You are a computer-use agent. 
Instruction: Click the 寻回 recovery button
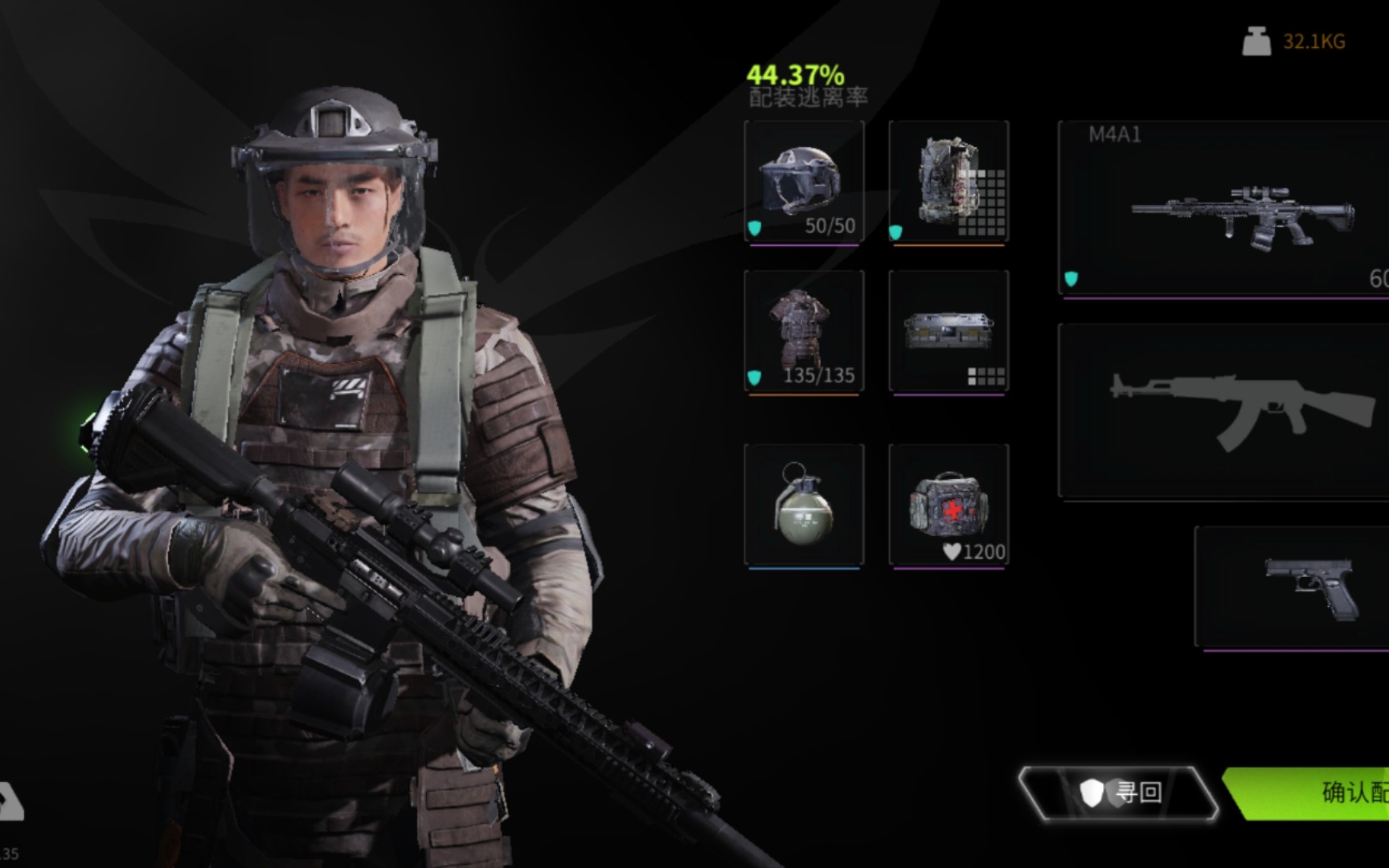1119,792
